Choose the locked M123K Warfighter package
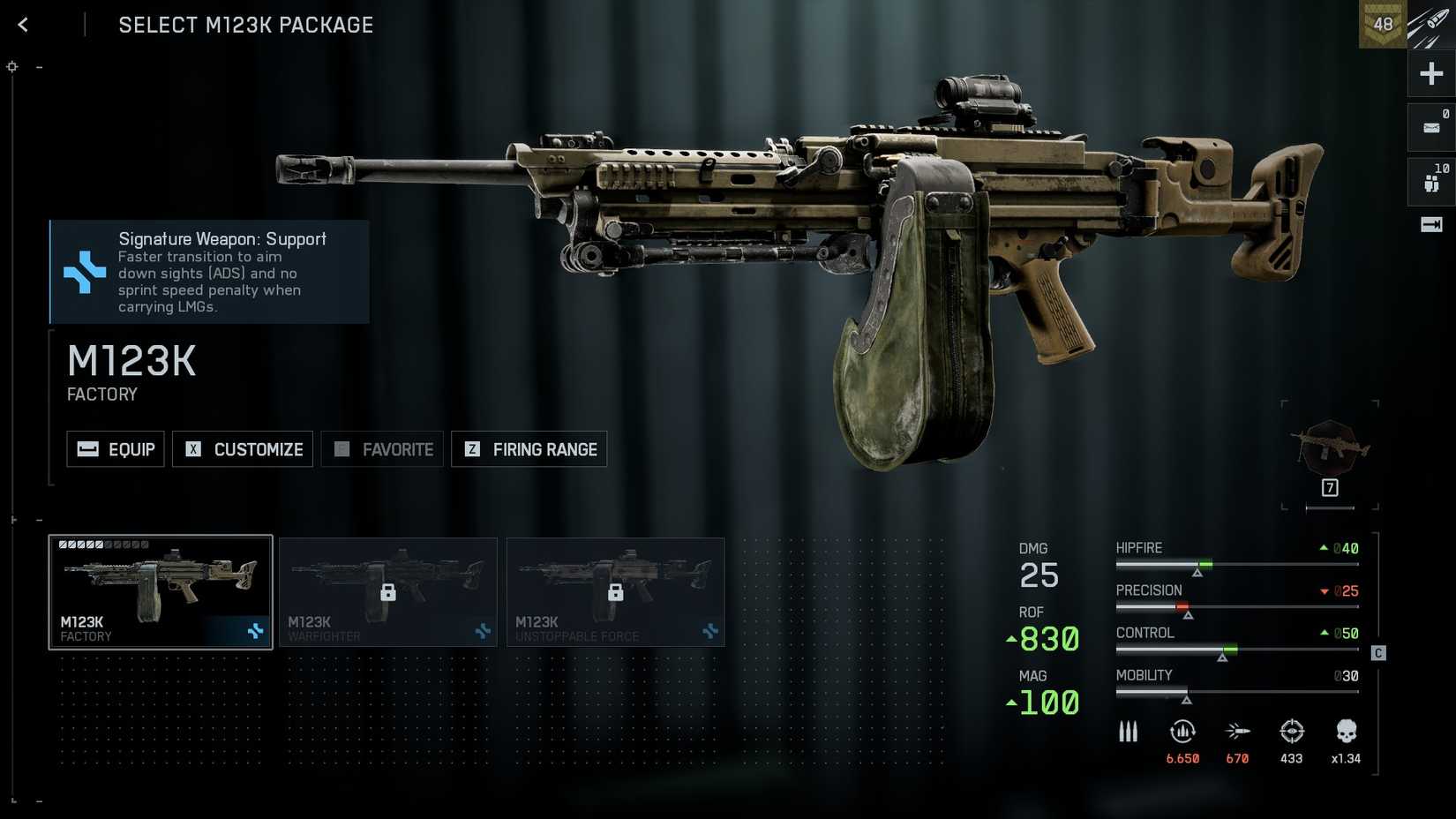The image size is (1456, 819). (x=388, y=591)
